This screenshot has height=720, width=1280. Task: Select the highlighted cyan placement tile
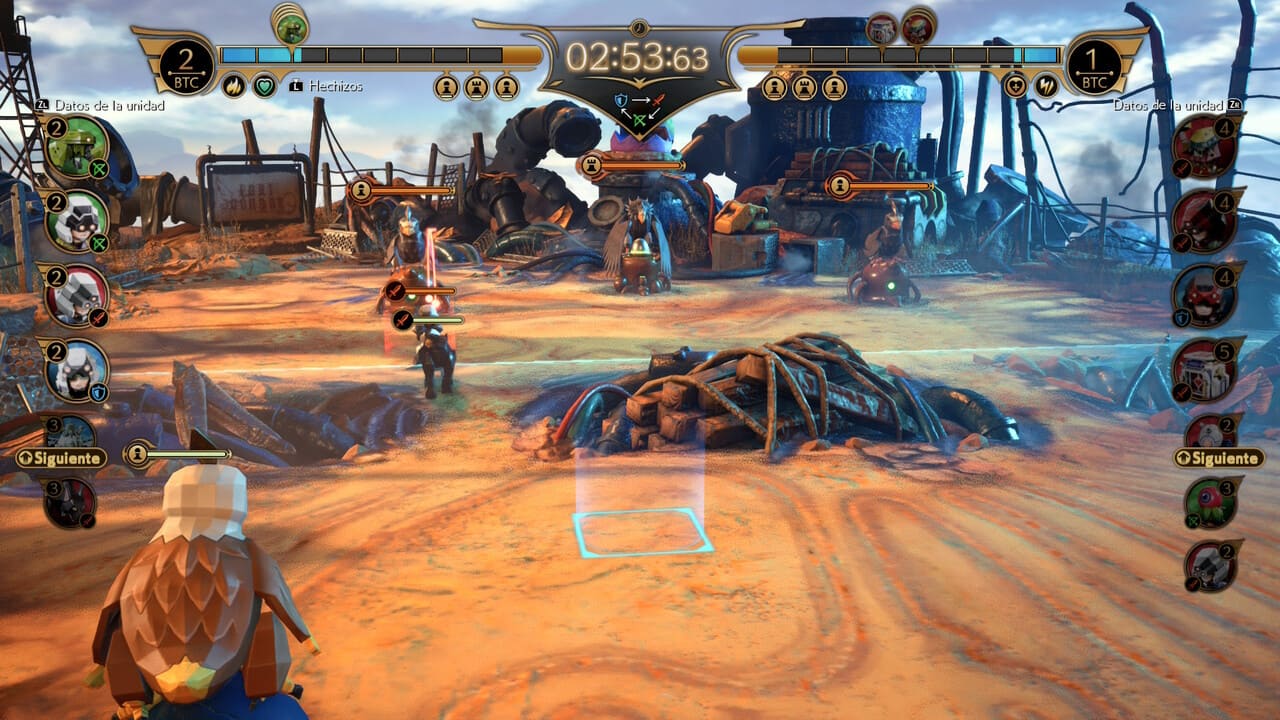click(641, 532)
